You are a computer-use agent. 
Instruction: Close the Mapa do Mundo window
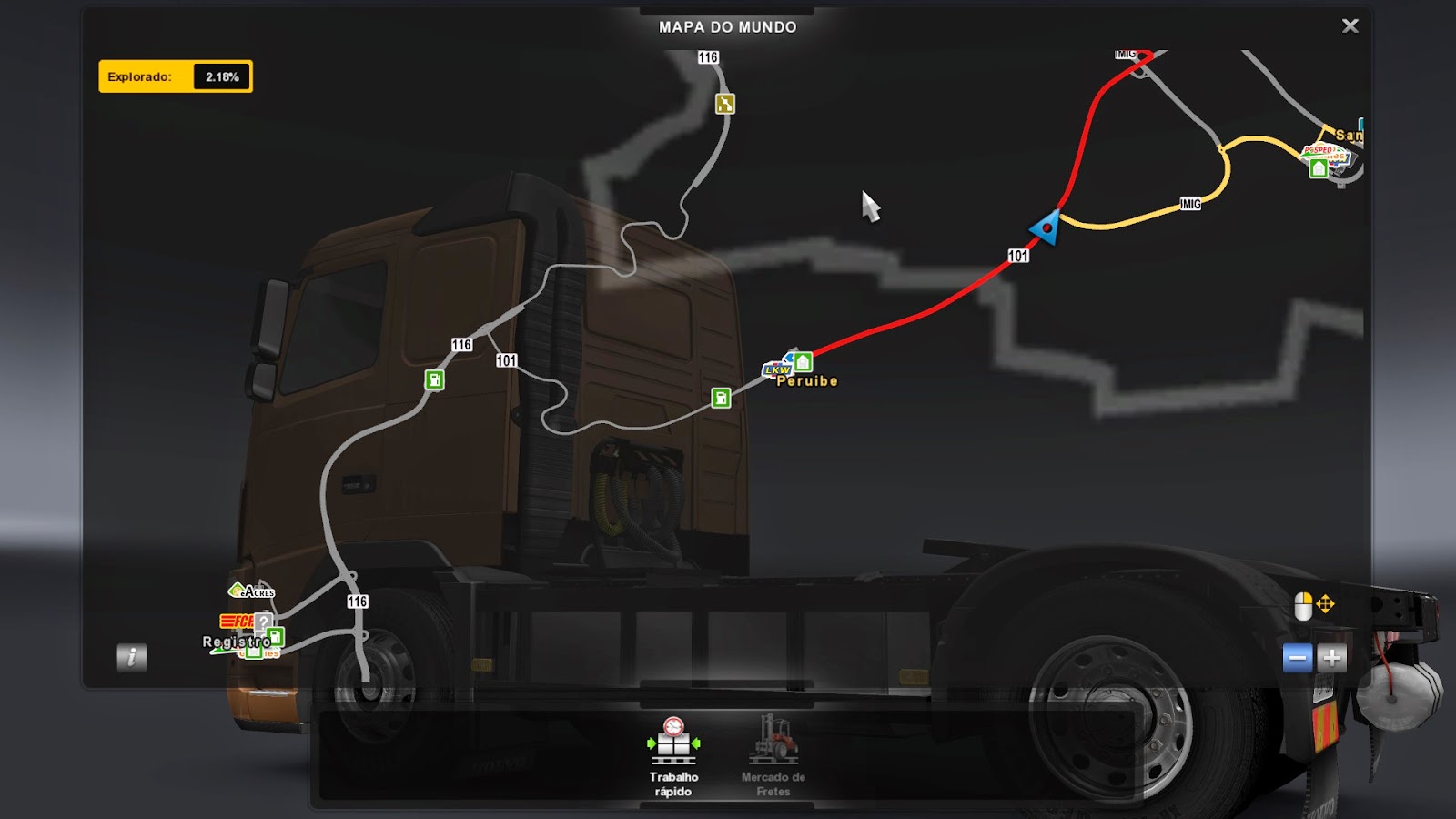click(x=1350, y=25)
